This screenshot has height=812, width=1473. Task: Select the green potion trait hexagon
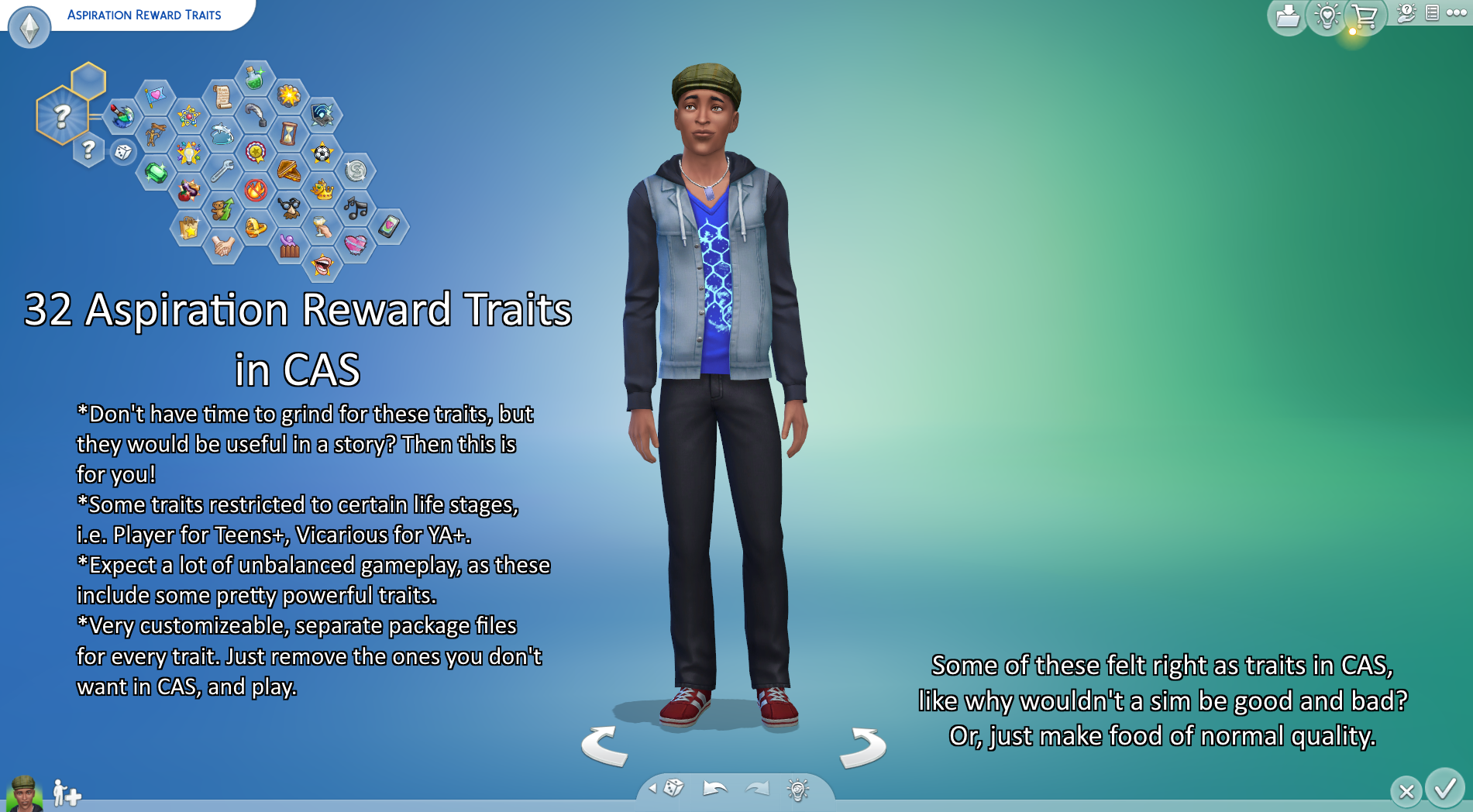click(255, 78)
